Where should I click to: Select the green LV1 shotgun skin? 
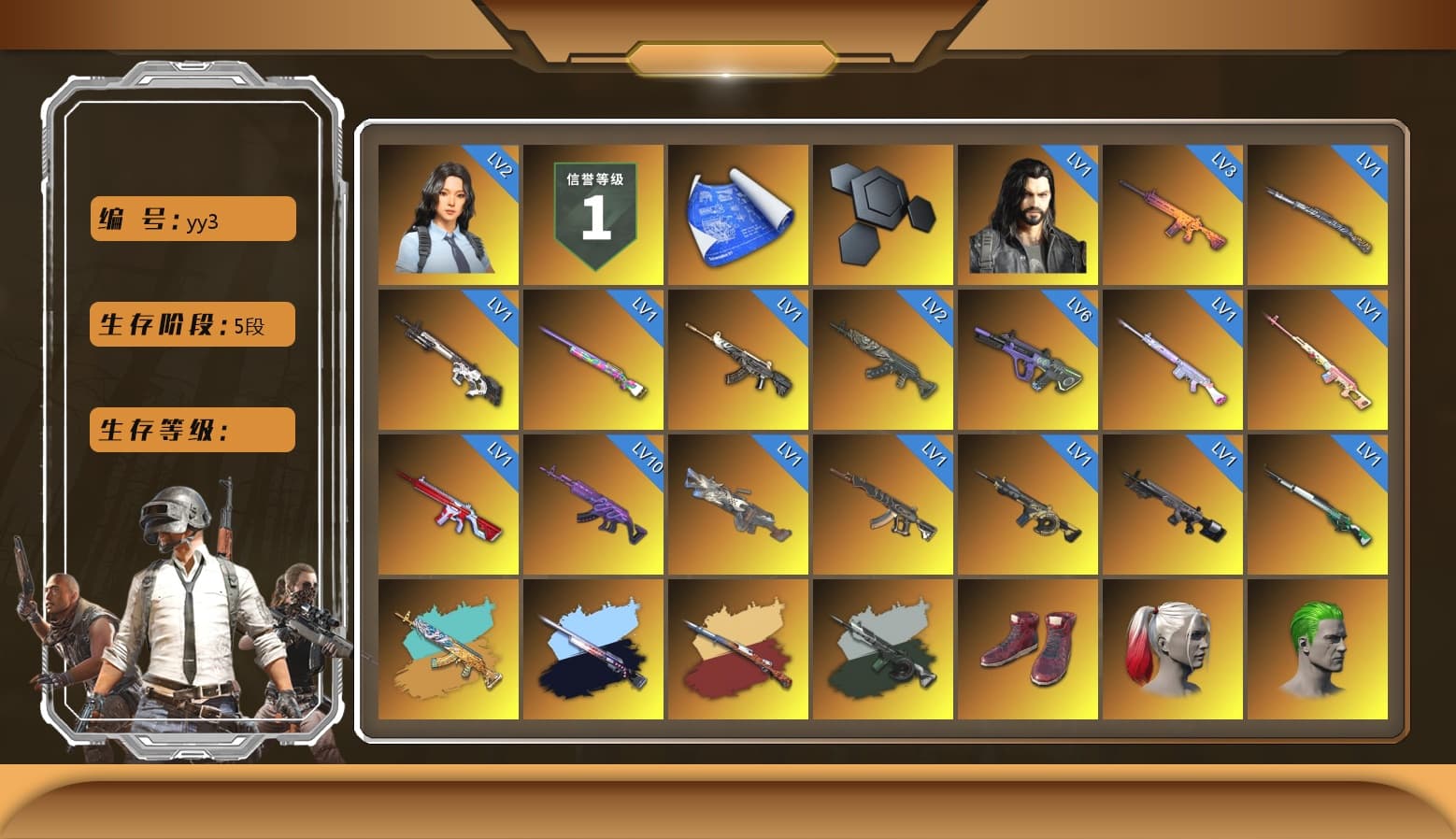coord(1318,505)
